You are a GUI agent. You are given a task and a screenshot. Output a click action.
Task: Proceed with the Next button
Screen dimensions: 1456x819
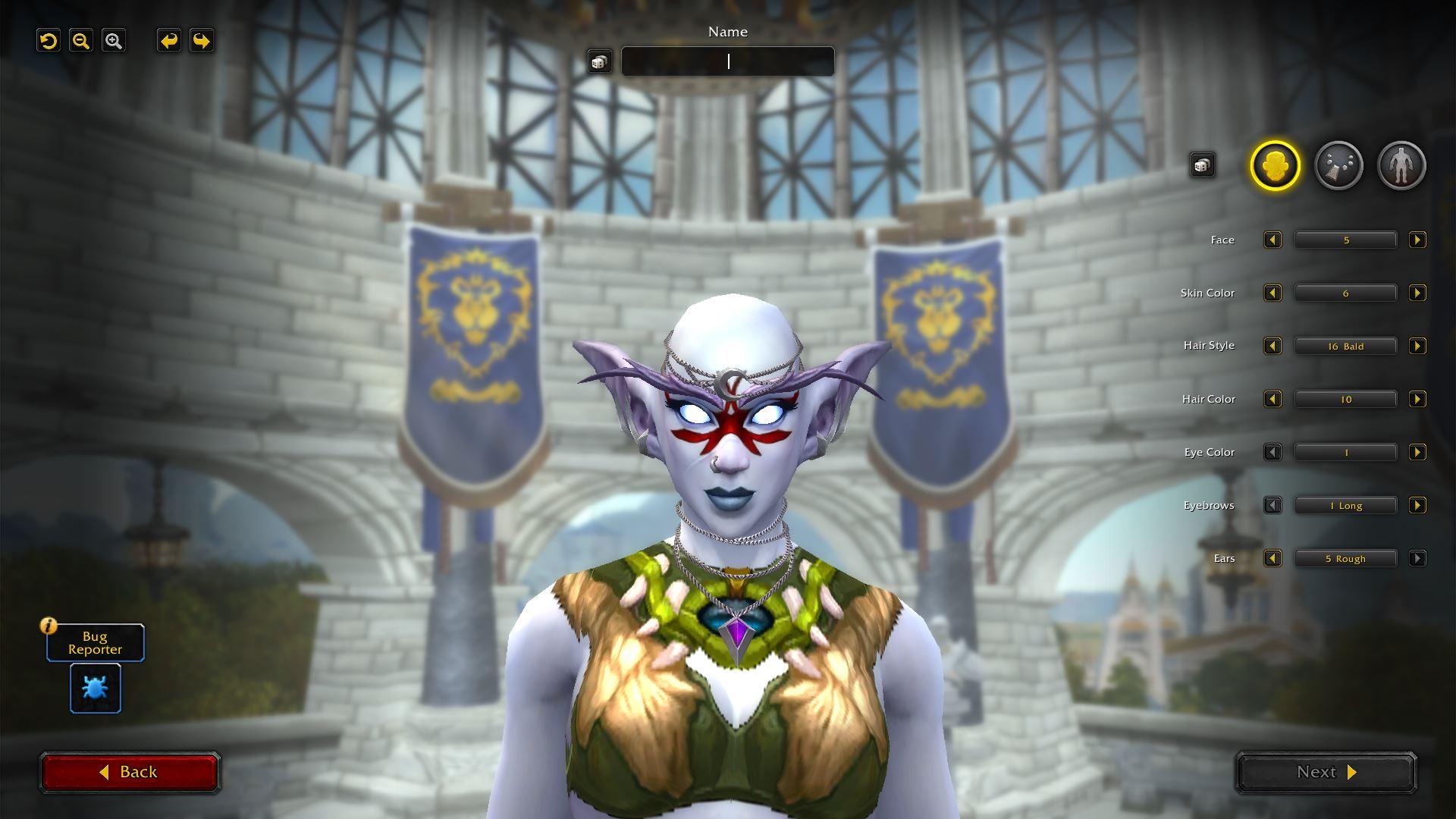1326,772
